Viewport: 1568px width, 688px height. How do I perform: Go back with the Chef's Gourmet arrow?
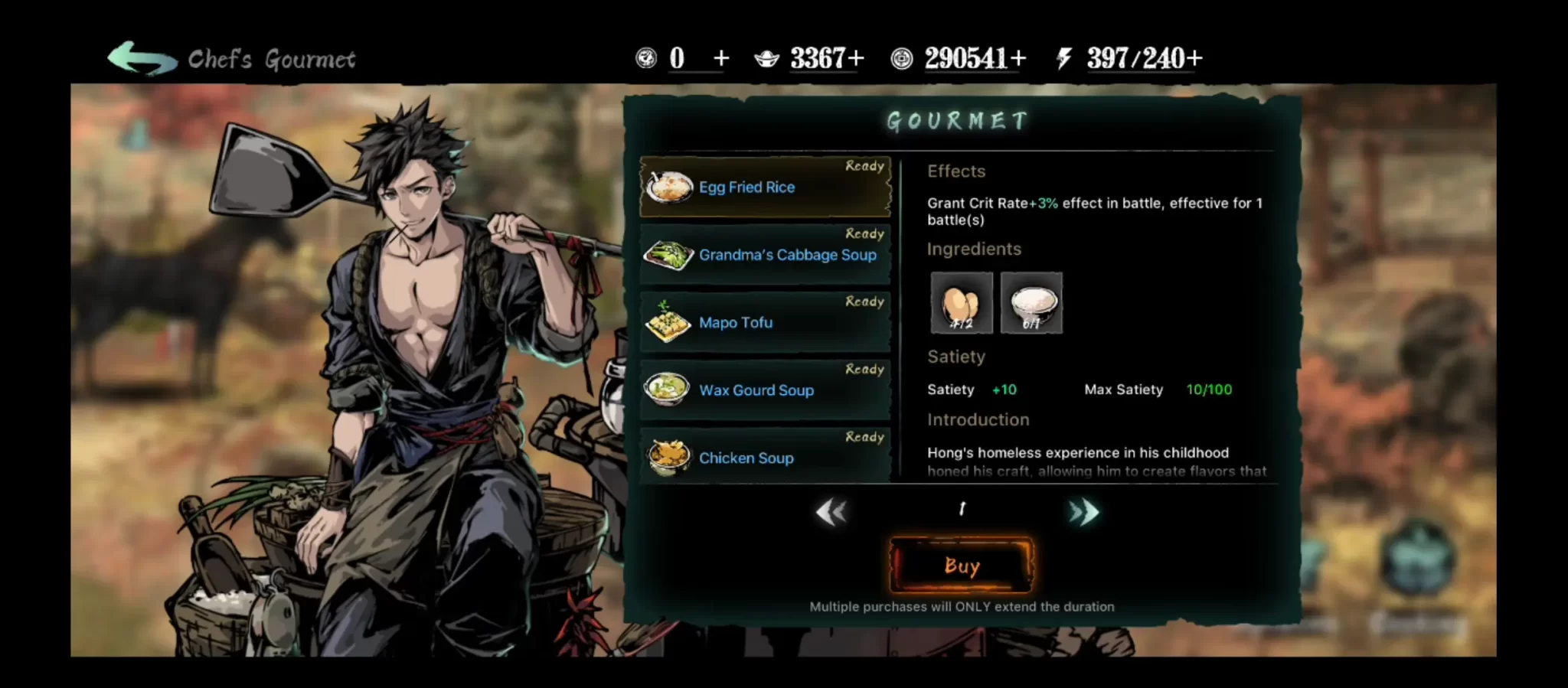pos(142,59)
